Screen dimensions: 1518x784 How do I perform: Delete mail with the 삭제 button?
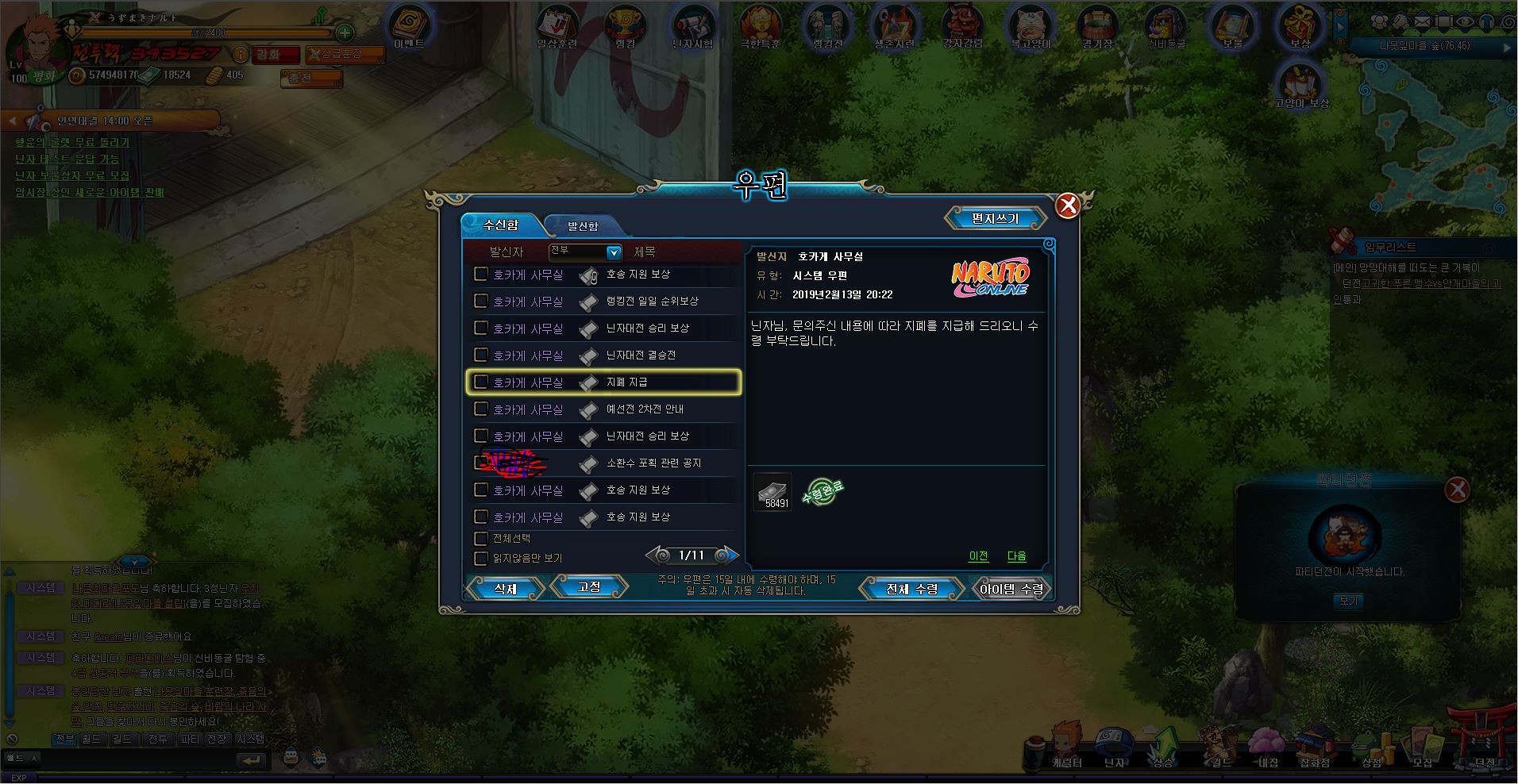point(505,588)
